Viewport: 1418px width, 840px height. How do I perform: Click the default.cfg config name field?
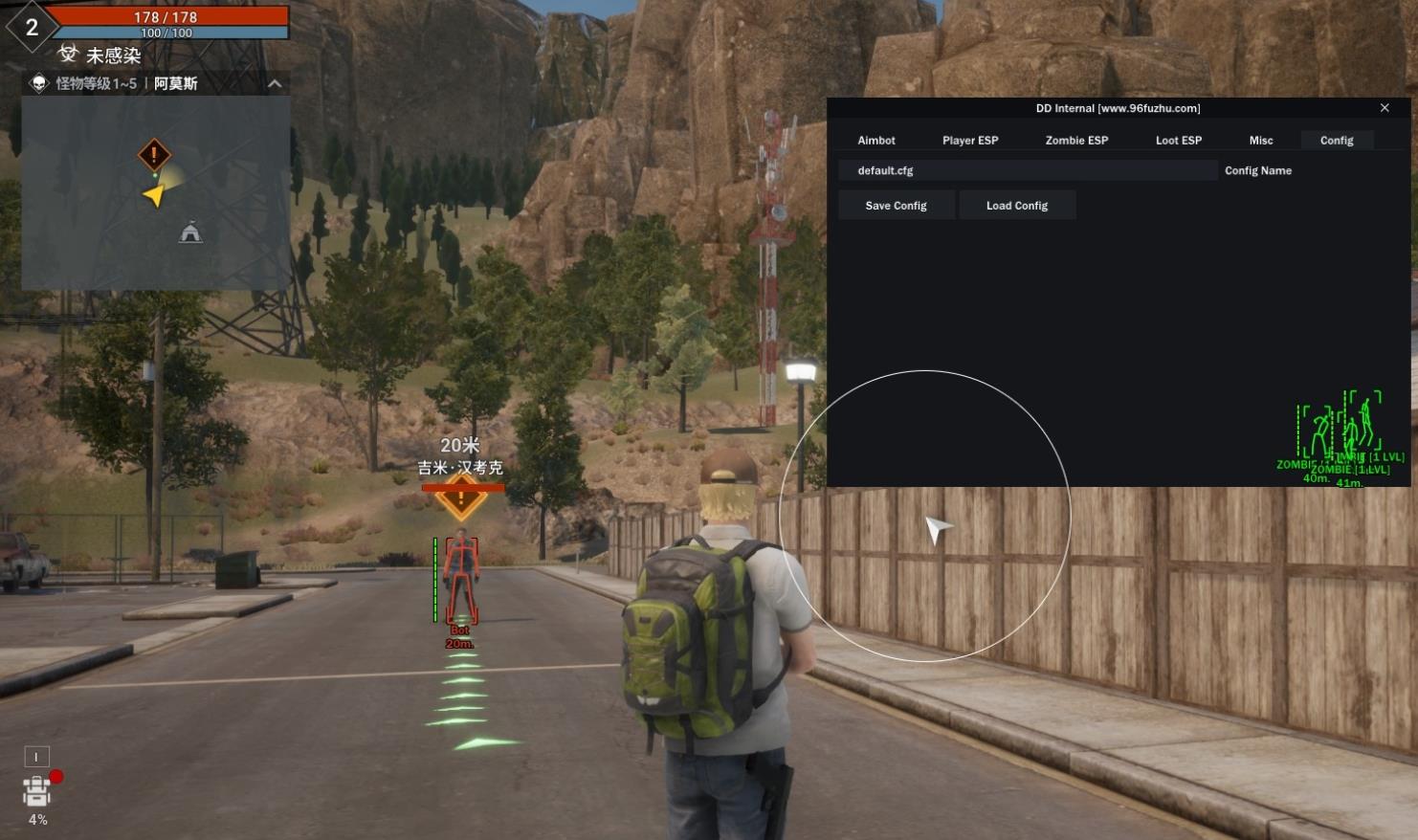pos(1028,171)
